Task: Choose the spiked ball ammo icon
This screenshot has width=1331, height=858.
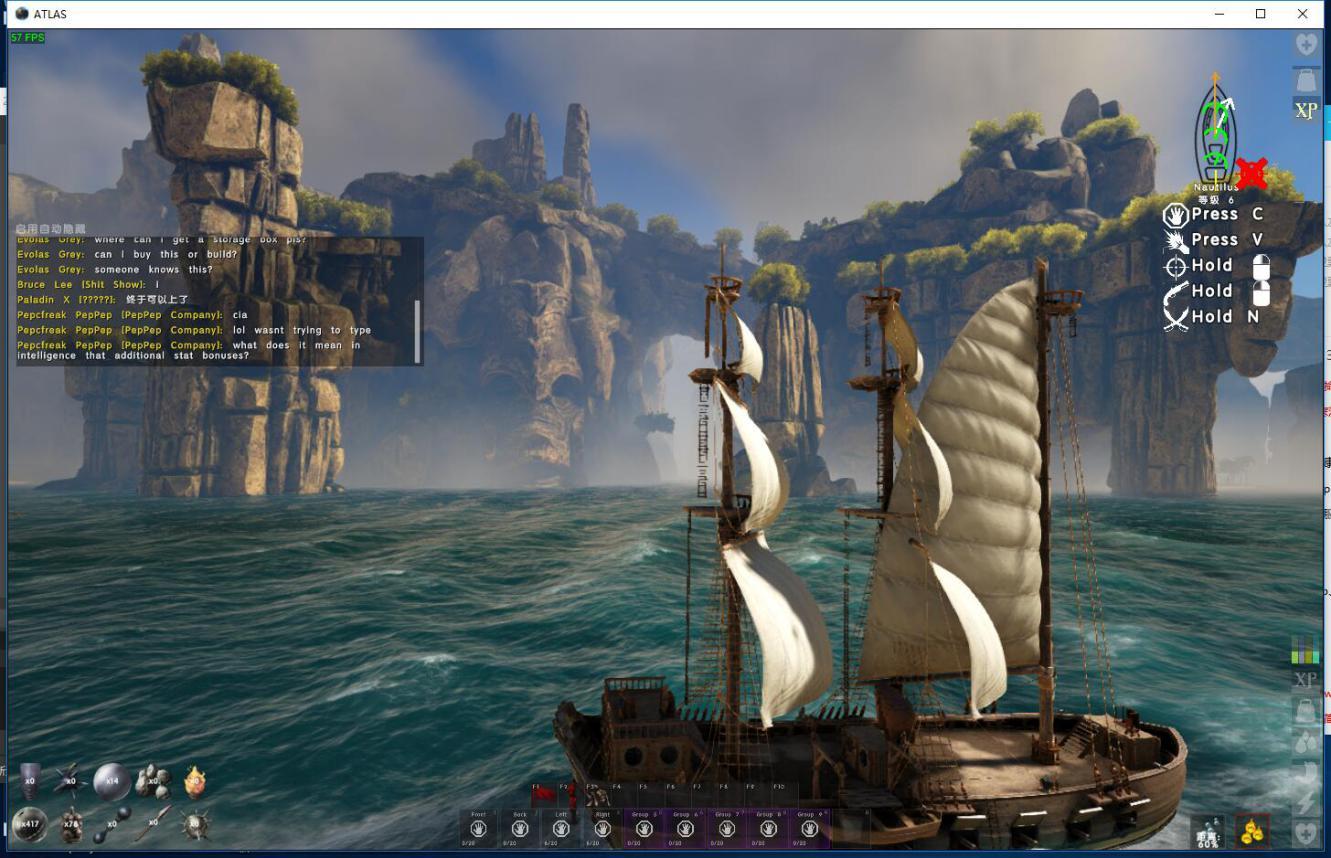Action: click(x=196, y=824)
